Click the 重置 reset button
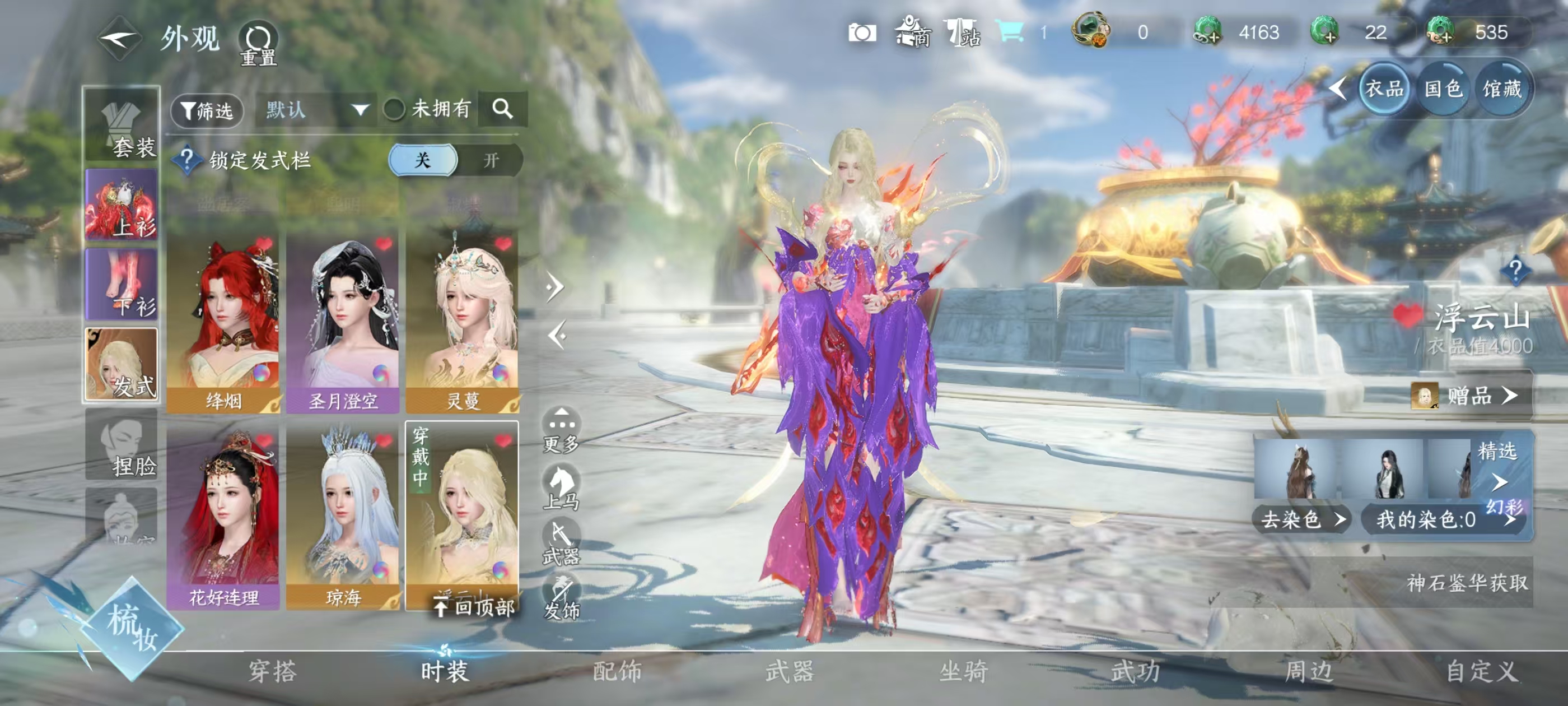Screen dimensions: 1568x706 pos(259,44)
